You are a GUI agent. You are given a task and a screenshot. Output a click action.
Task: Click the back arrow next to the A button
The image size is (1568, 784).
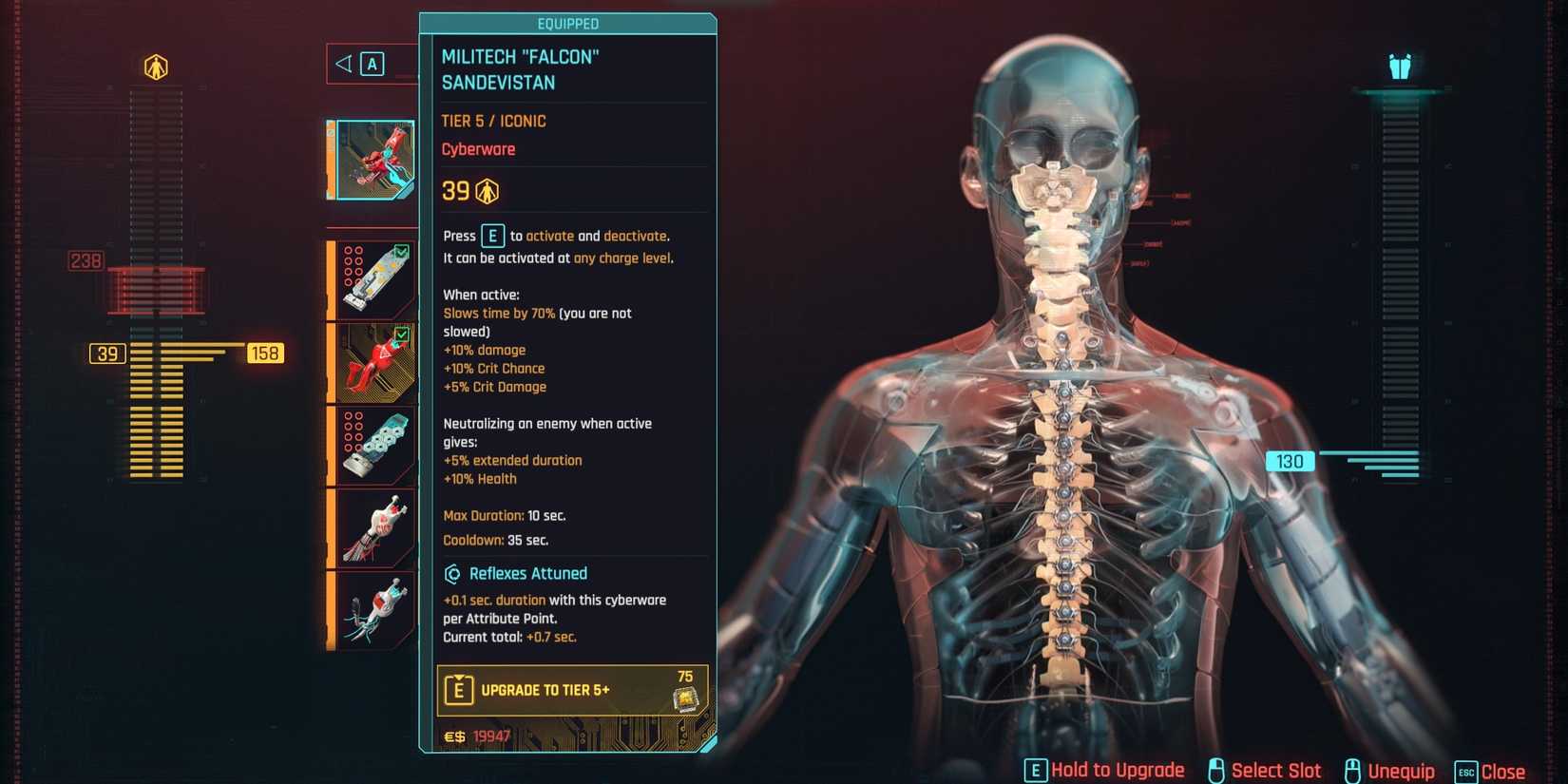pos(342,64)
